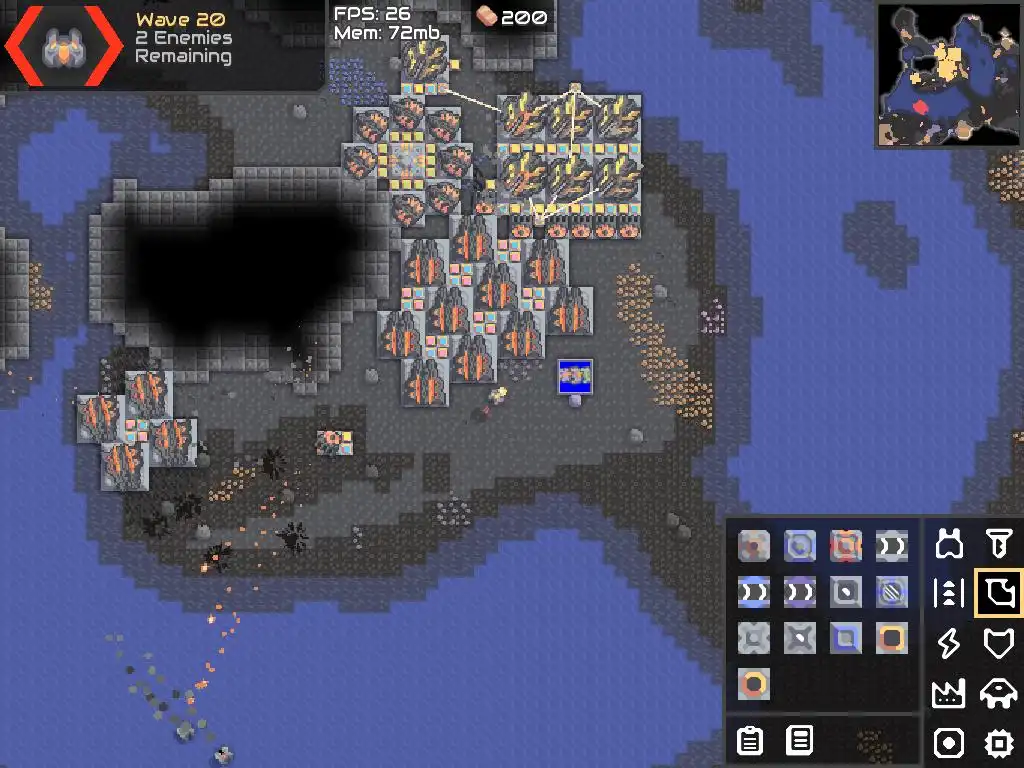Select the turret build category
Viewport: 1024px width, 768px height.
coord(948,544)
